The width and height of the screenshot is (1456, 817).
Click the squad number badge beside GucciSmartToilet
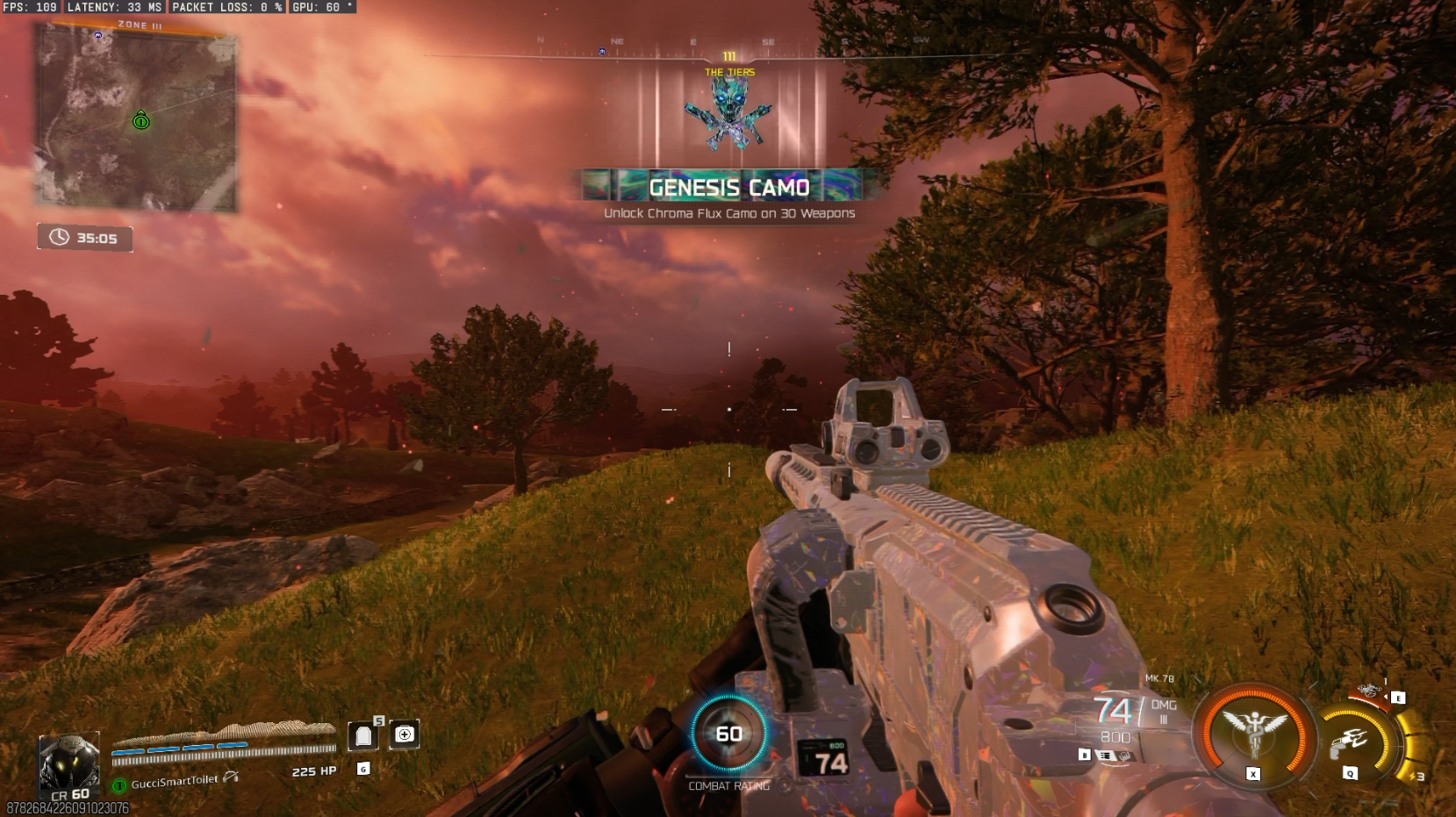(119, 785)
